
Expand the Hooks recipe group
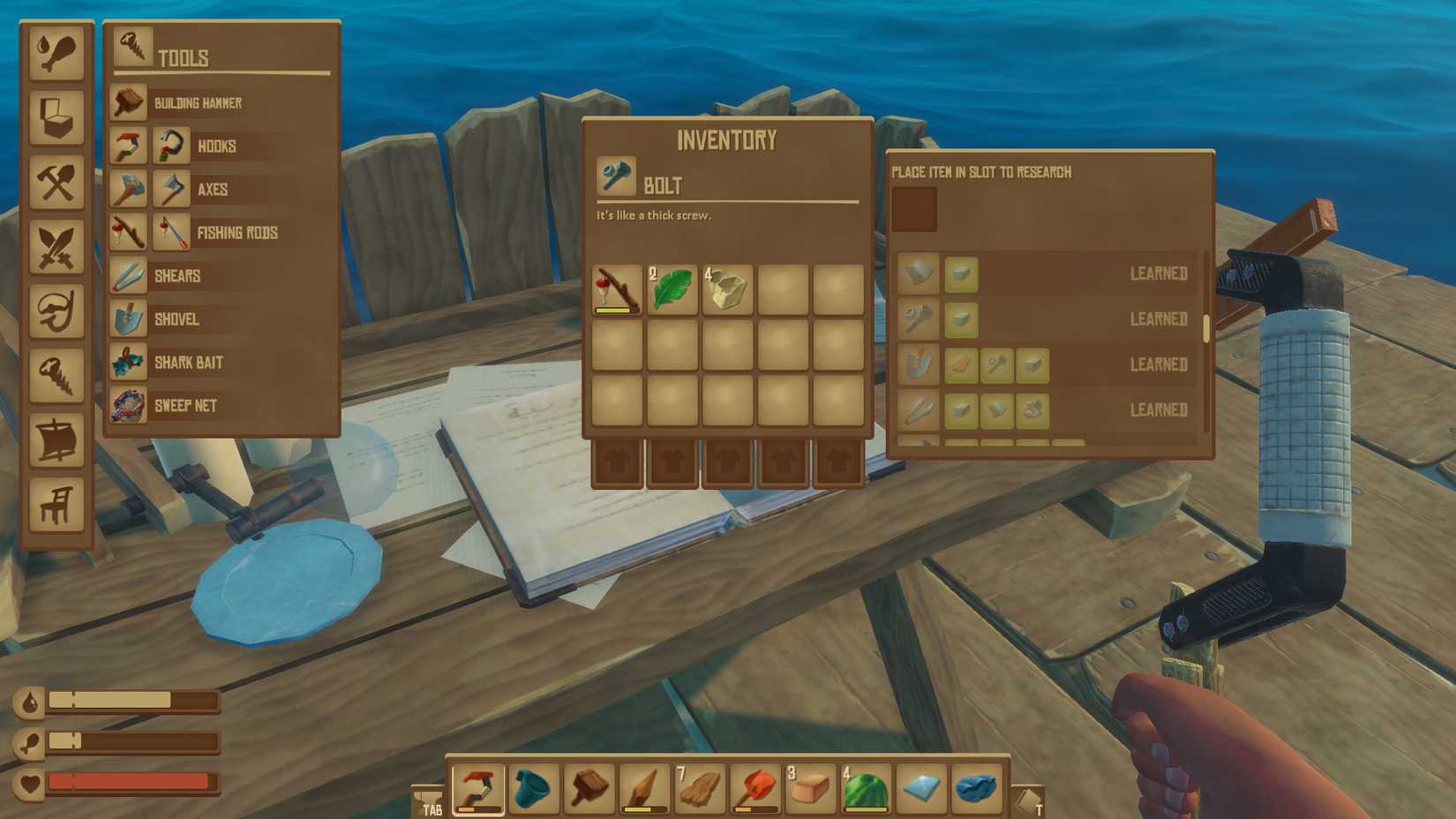point(215,146)
